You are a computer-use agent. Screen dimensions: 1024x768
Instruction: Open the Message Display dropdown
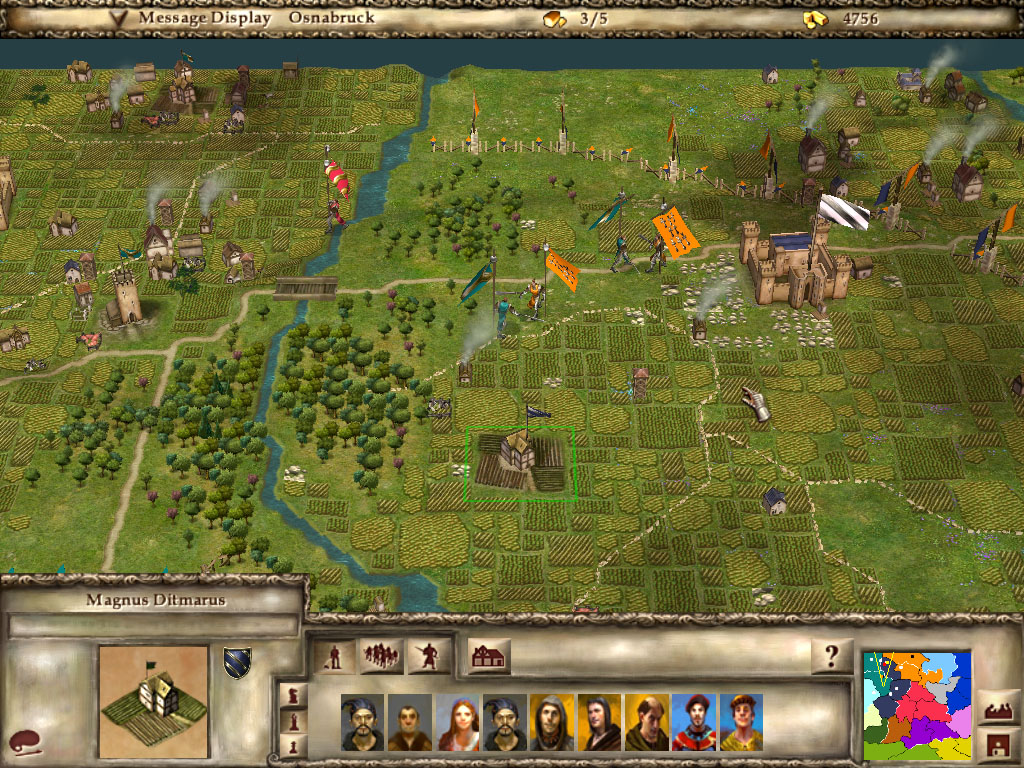click(119, 18)
